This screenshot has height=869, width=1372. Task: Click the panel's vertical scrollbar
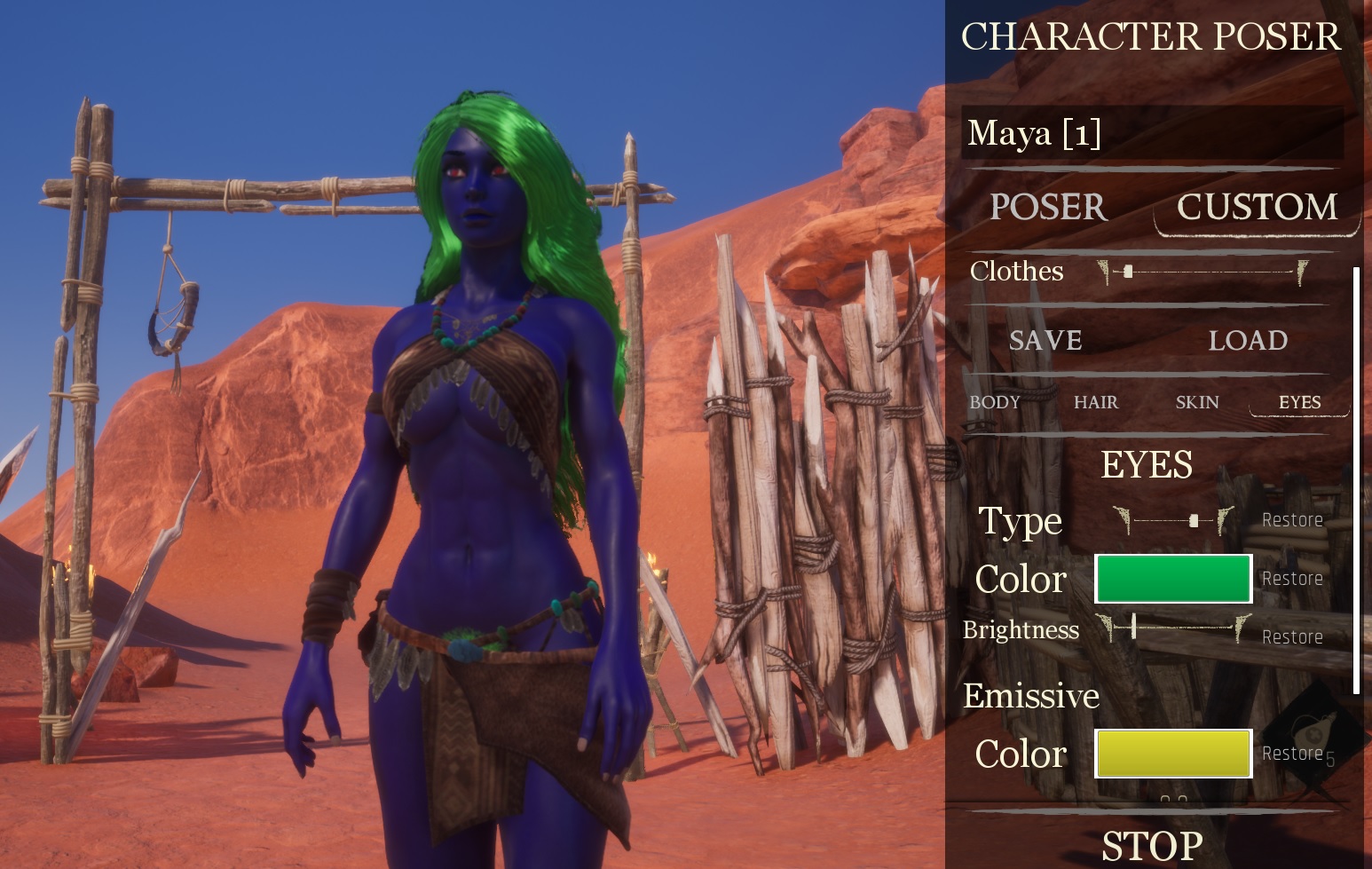coord(1356,479)
